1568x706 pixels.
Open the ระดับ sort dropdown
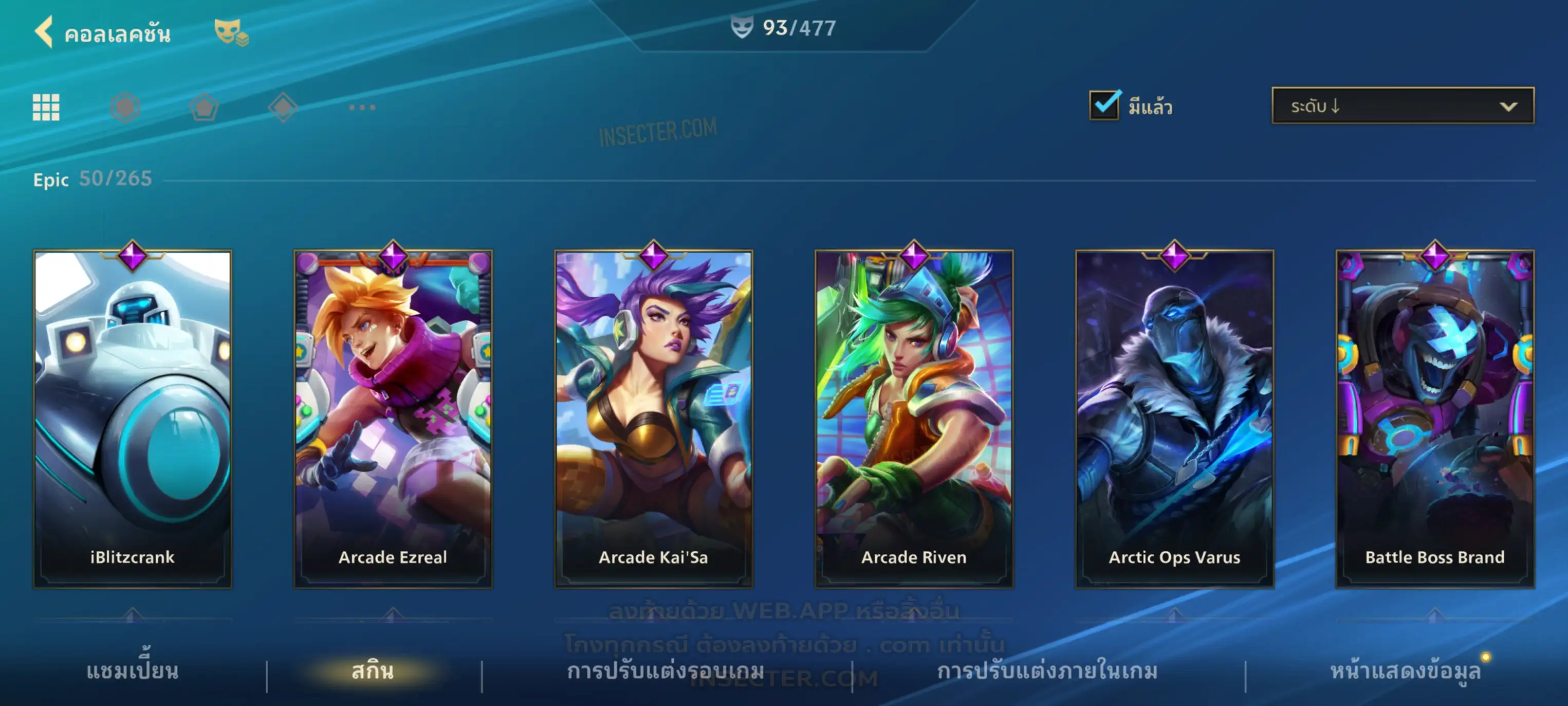coord(1403,106)
